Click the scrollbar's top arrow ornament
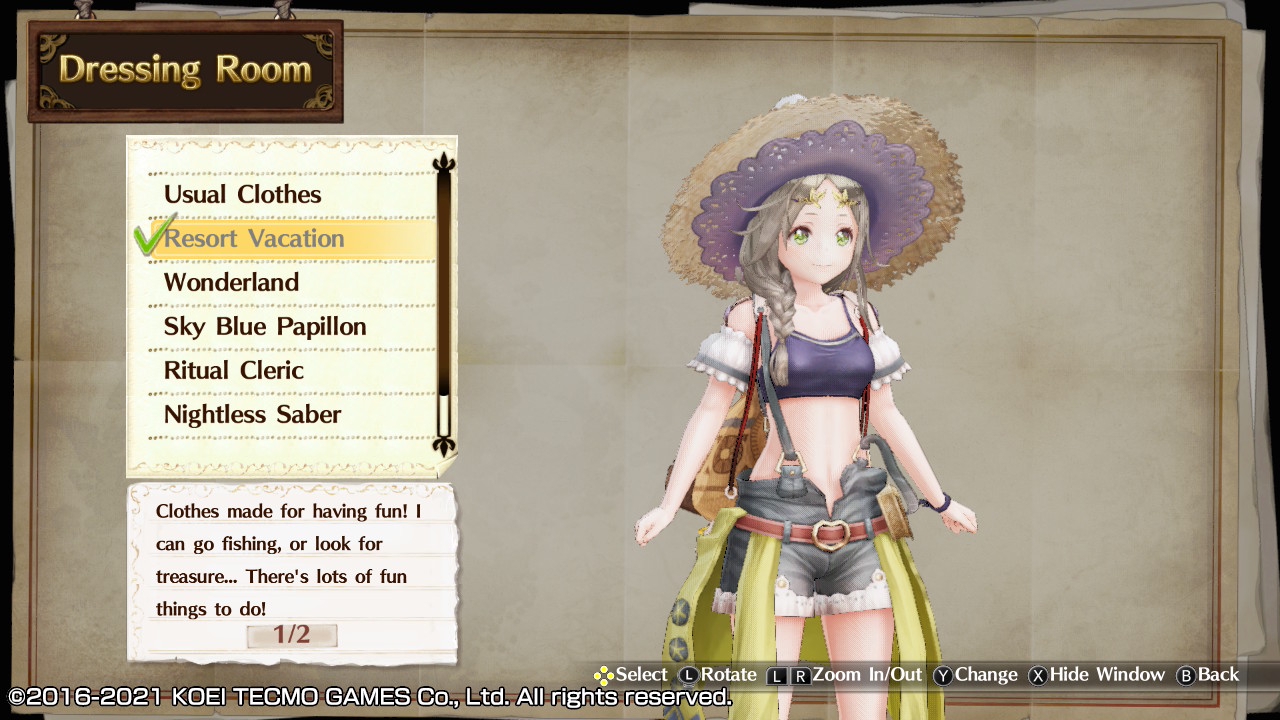The height and width of the screenshot is (720, 1280). (444, 163)
